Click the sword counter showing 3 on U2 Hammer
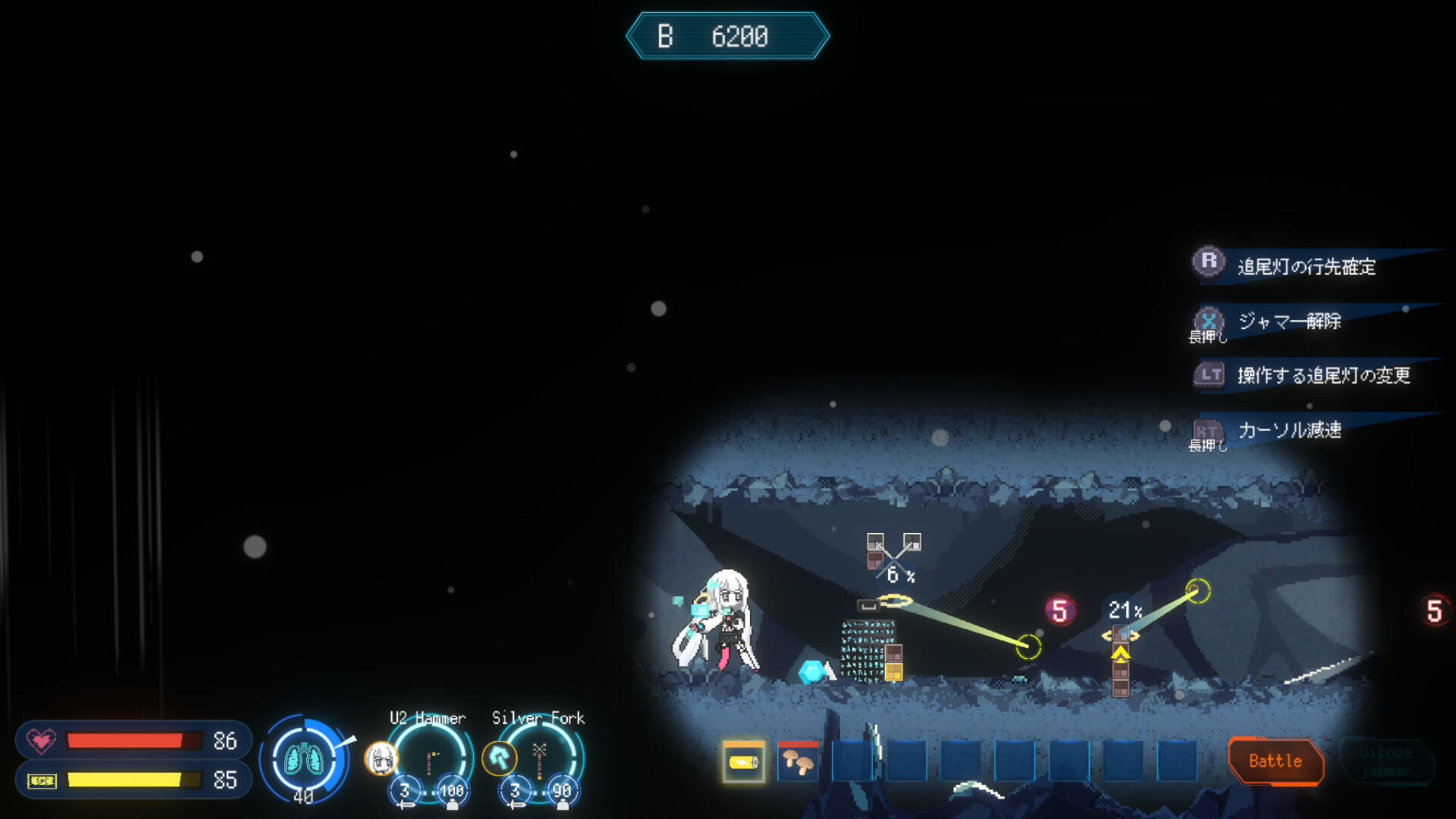 click(404, 789)
